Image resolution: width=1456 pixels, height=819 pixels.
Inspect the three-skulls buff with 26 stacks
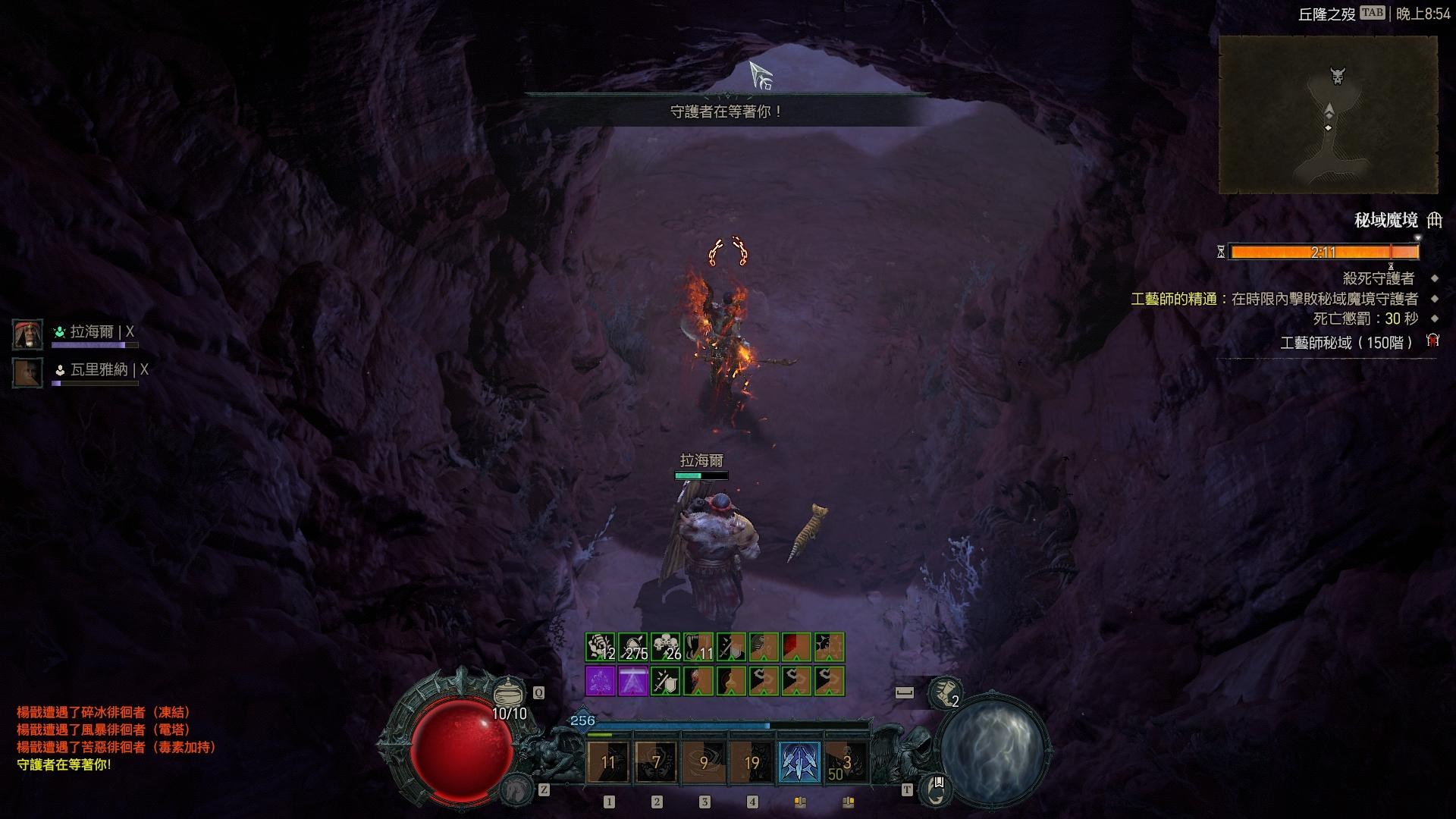[x=666, y=647]
